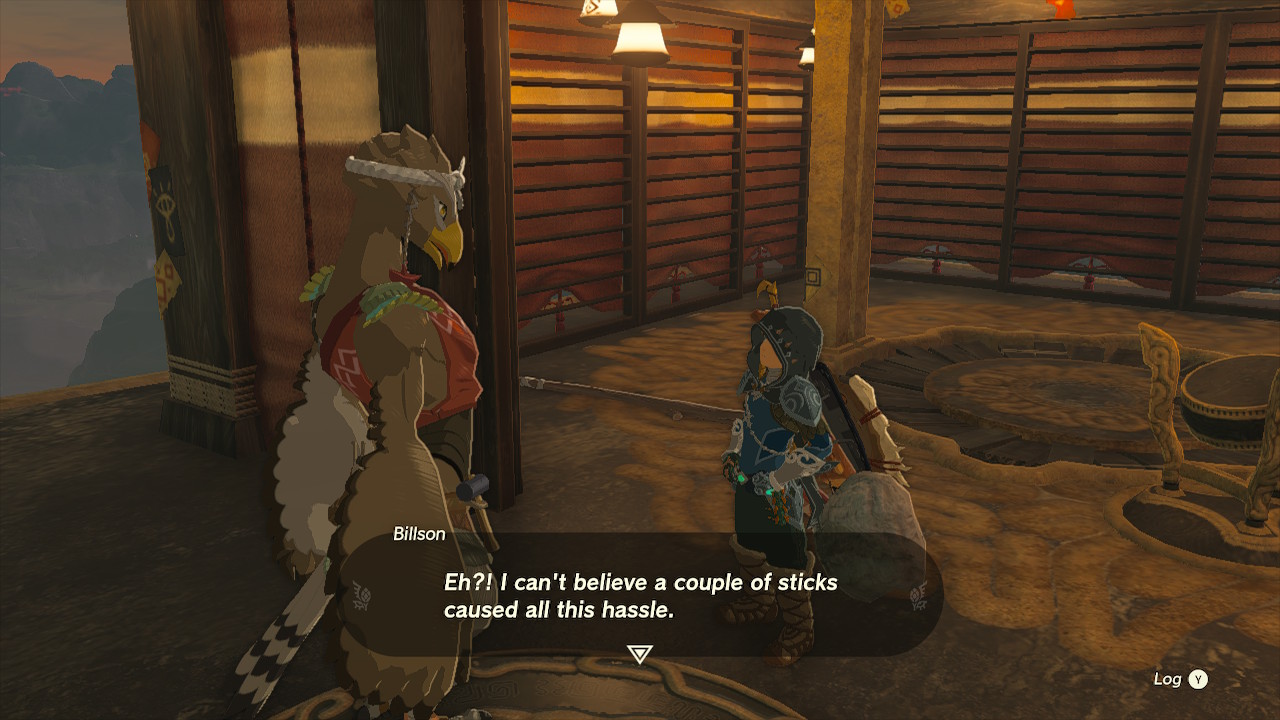The height and width of the screenshot is (720, 1280).
Task: Open the conversation Log
Action: pyautogui.click(x=1170, y=678)
